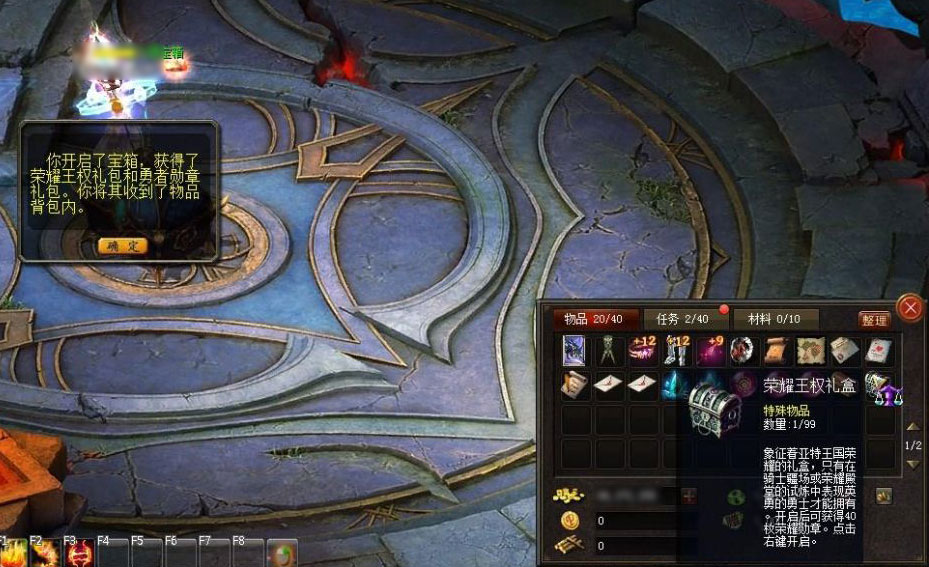
Task: Click the round orb slot after F8
Action: (x=282, y=553)
